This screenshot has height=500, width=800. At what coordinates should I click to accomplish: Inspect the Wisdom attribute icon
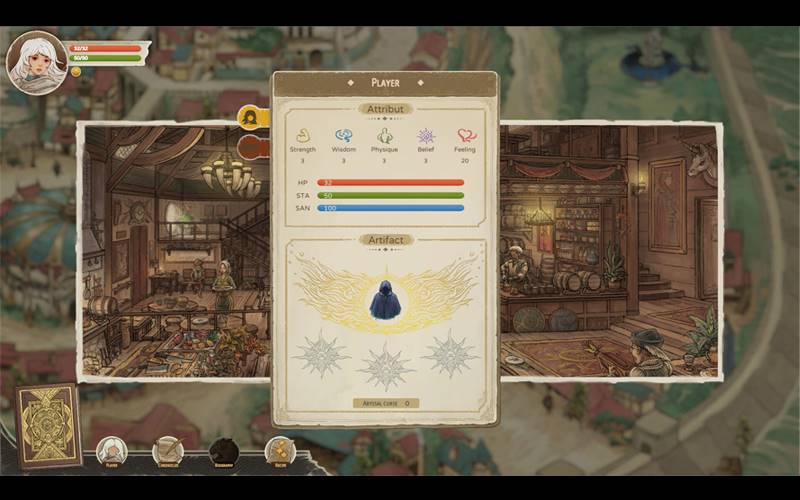[343, 136]
